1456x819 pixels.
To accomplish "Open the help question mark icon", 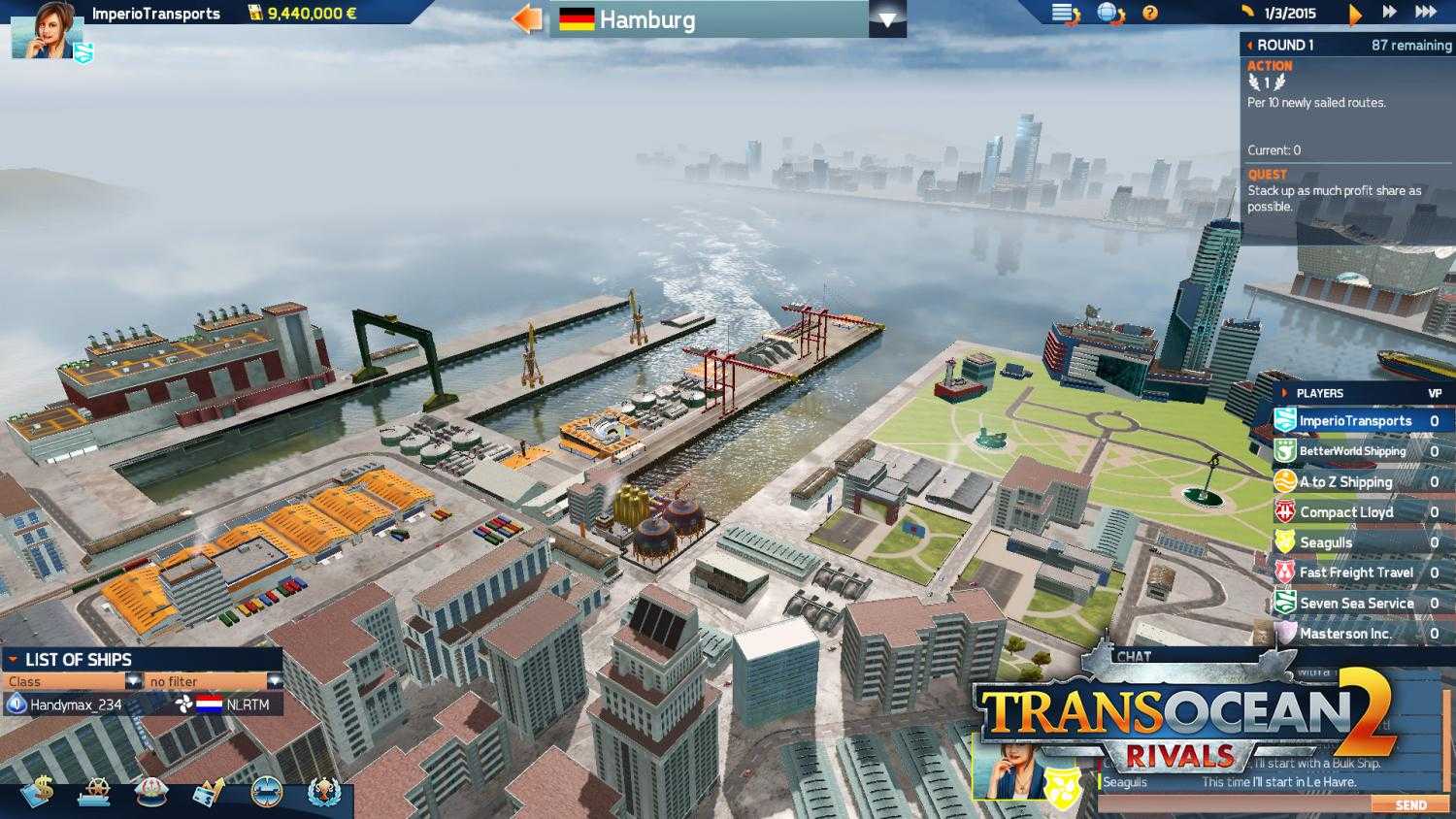I will pos(1148,13).
